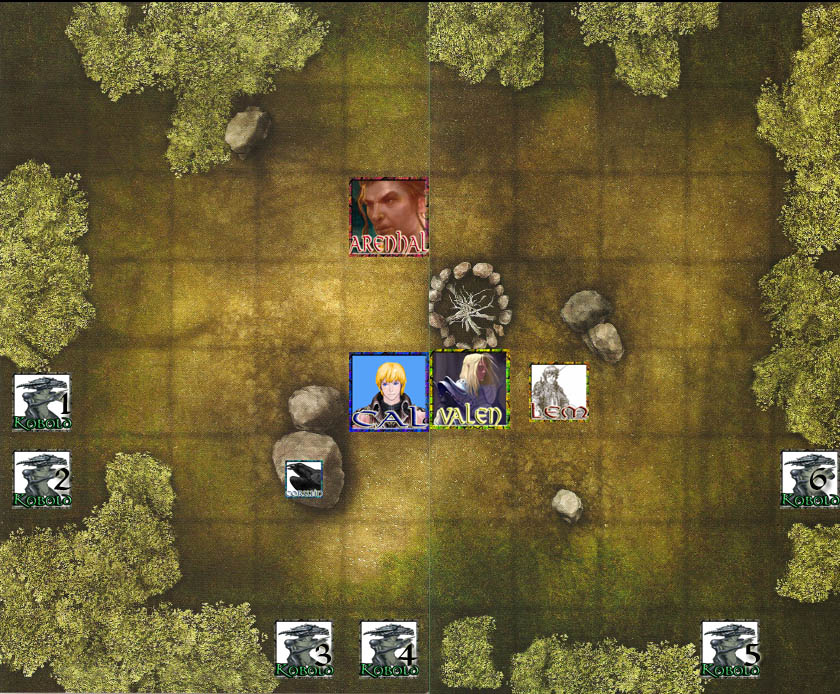
Task: Choose the Valen character token
Action: click(469, 390)
